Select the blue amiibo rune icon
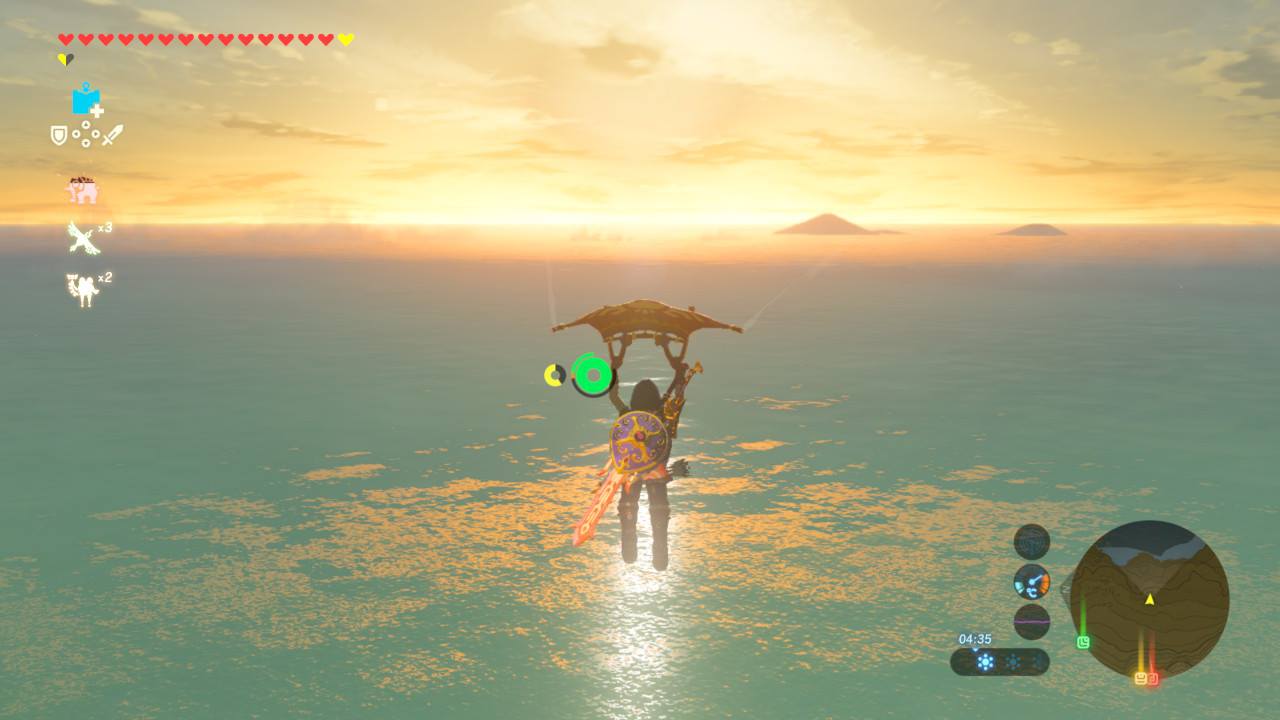This screenshot has height=720, width=1280. coord(86,100)
